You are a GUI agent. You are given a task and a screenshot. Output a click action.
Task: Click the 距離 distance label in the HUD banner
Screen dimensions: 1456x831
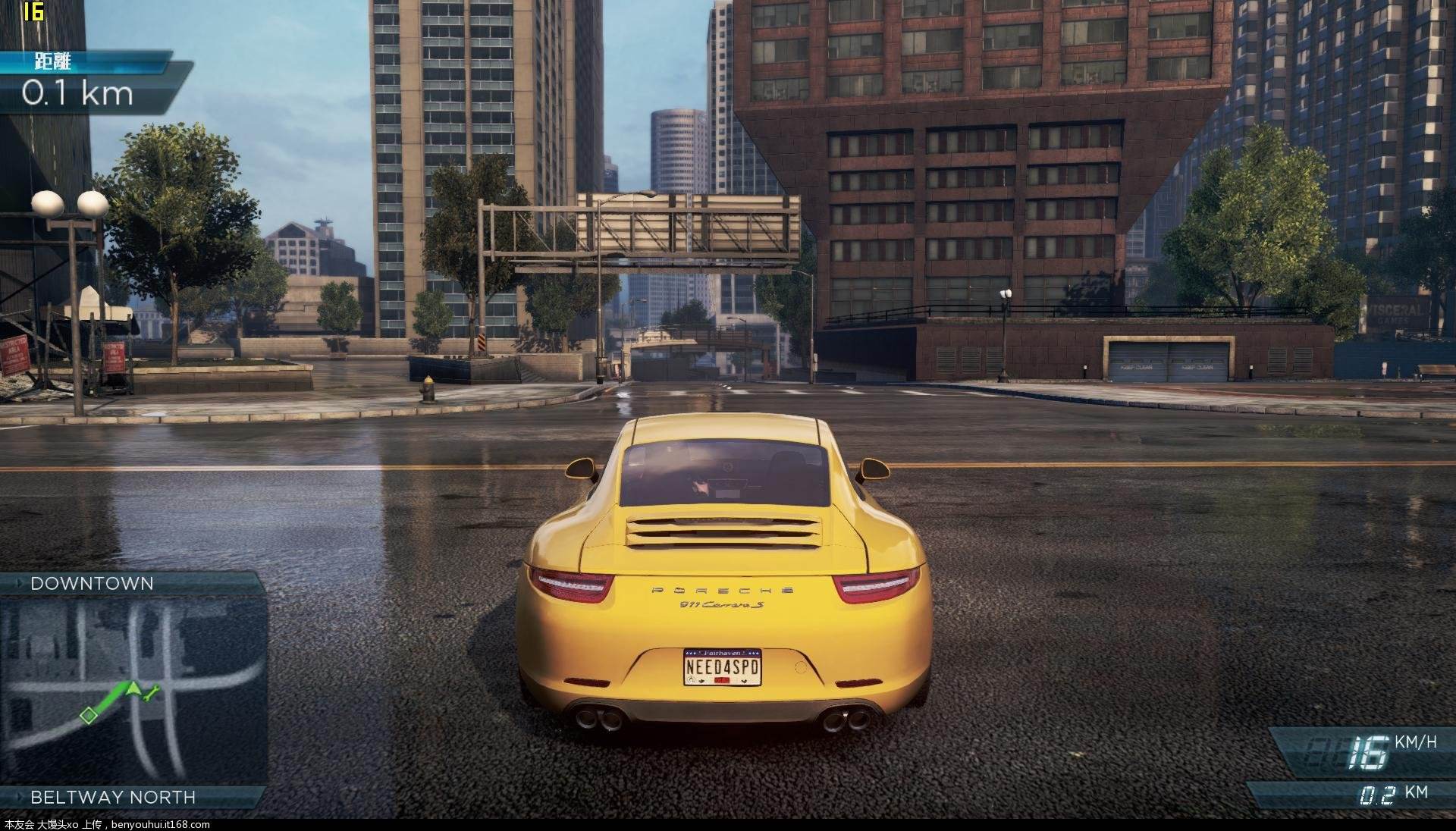(52, 62)
